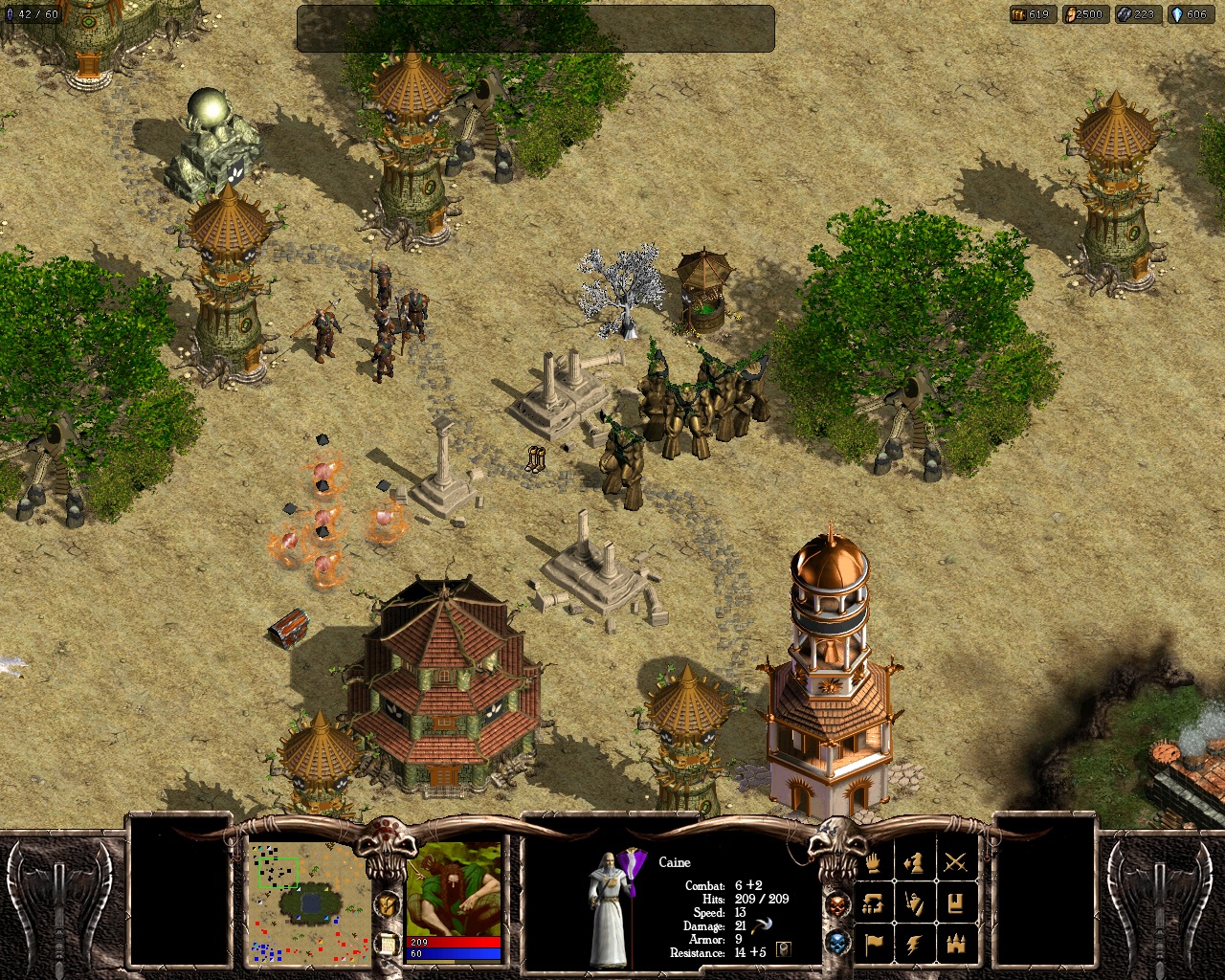Click the Resistance ring icon next to 14 +5

tap(784, 949)
